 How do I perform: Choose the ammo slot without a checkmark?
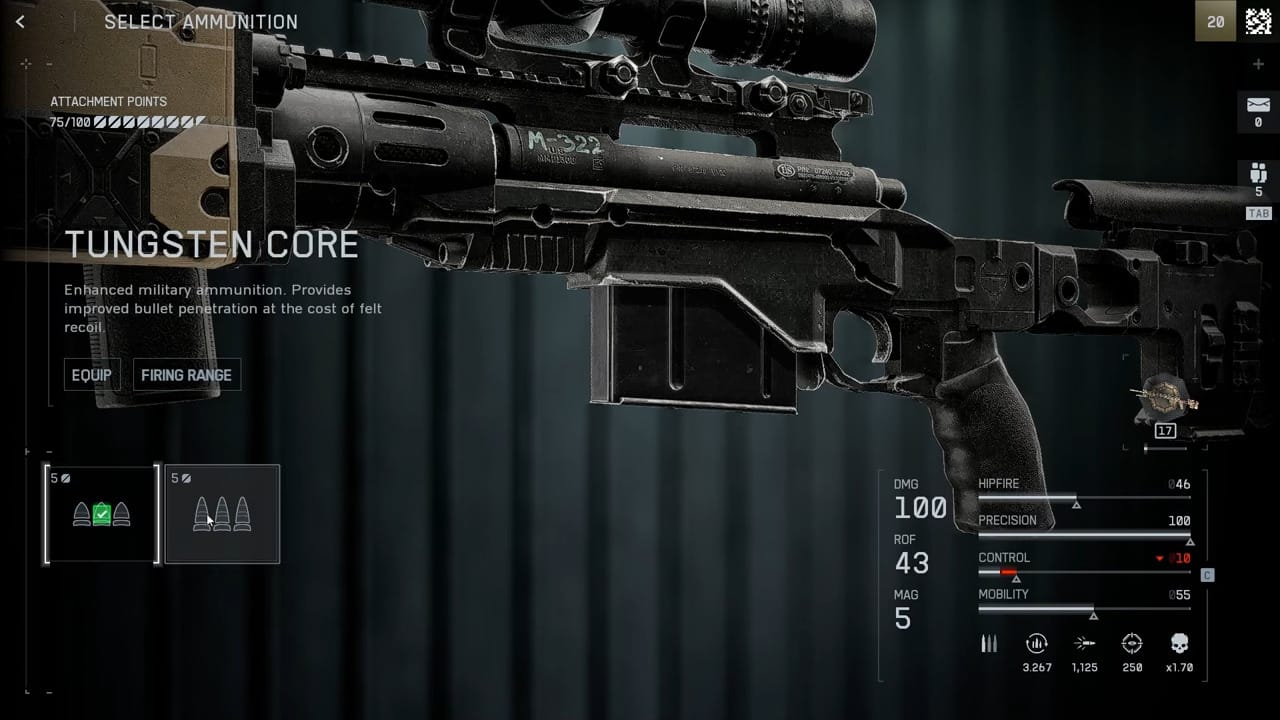pyautogui.click(x=222, y=514)
